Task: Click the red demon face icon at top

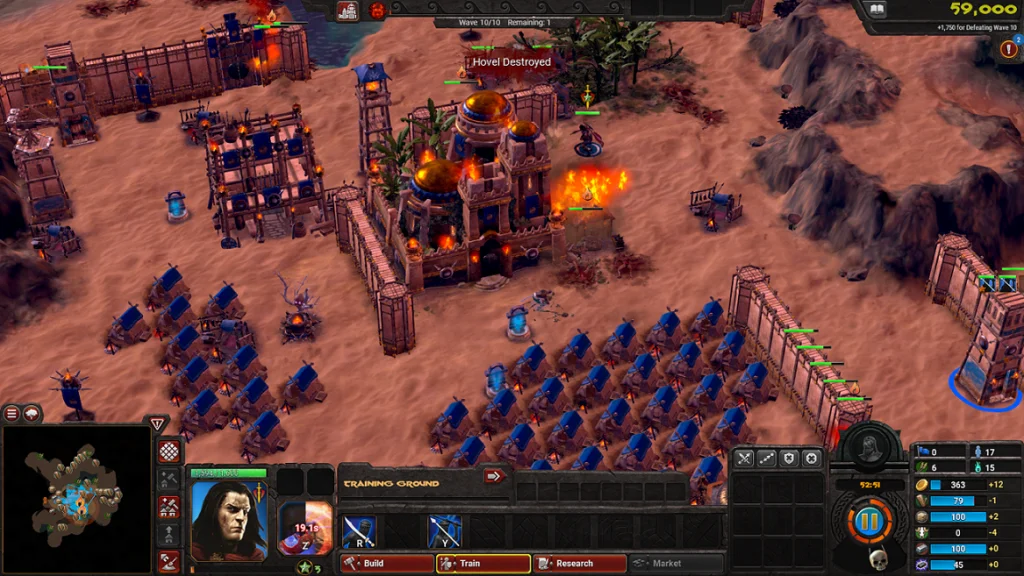Action: coord(377,11)
